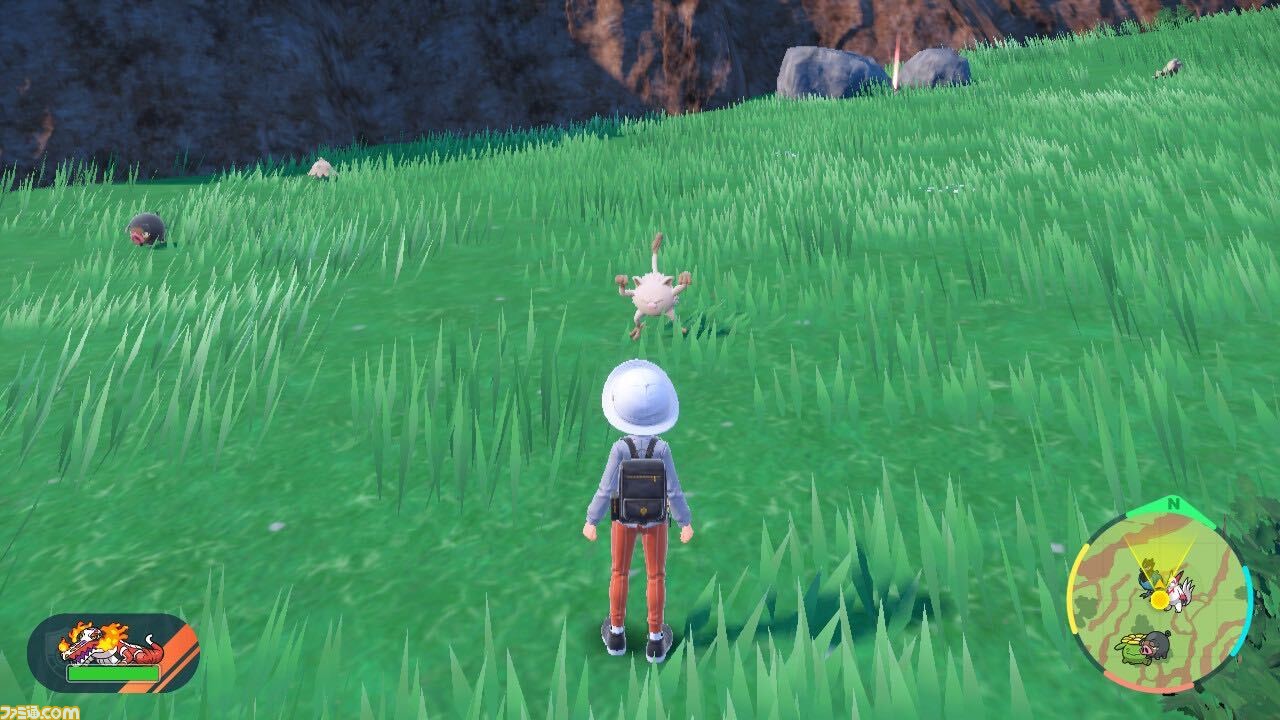This screenshot has height=720, width=1280.
Task: Click the dark round Pokémon on the left hillside
Action: coord(143,230)
